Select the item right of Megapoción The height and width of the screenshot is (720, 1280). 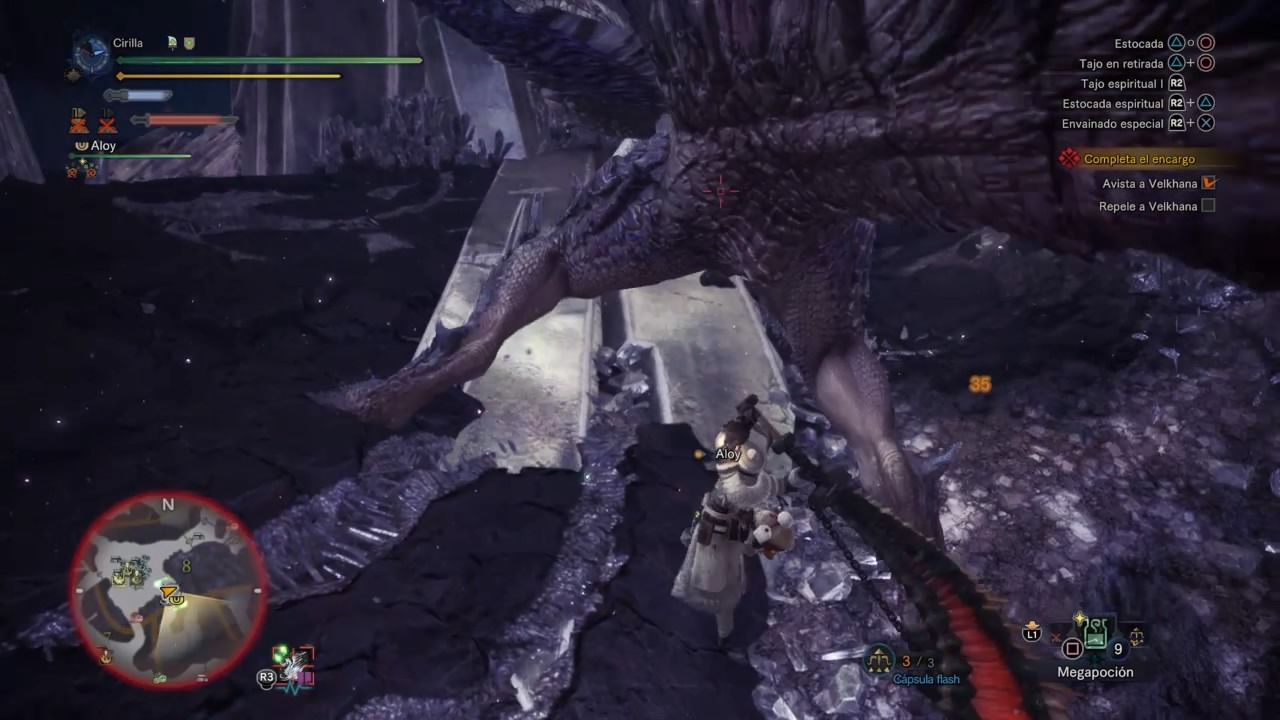pyautogui.click(x=1136, y=634)
